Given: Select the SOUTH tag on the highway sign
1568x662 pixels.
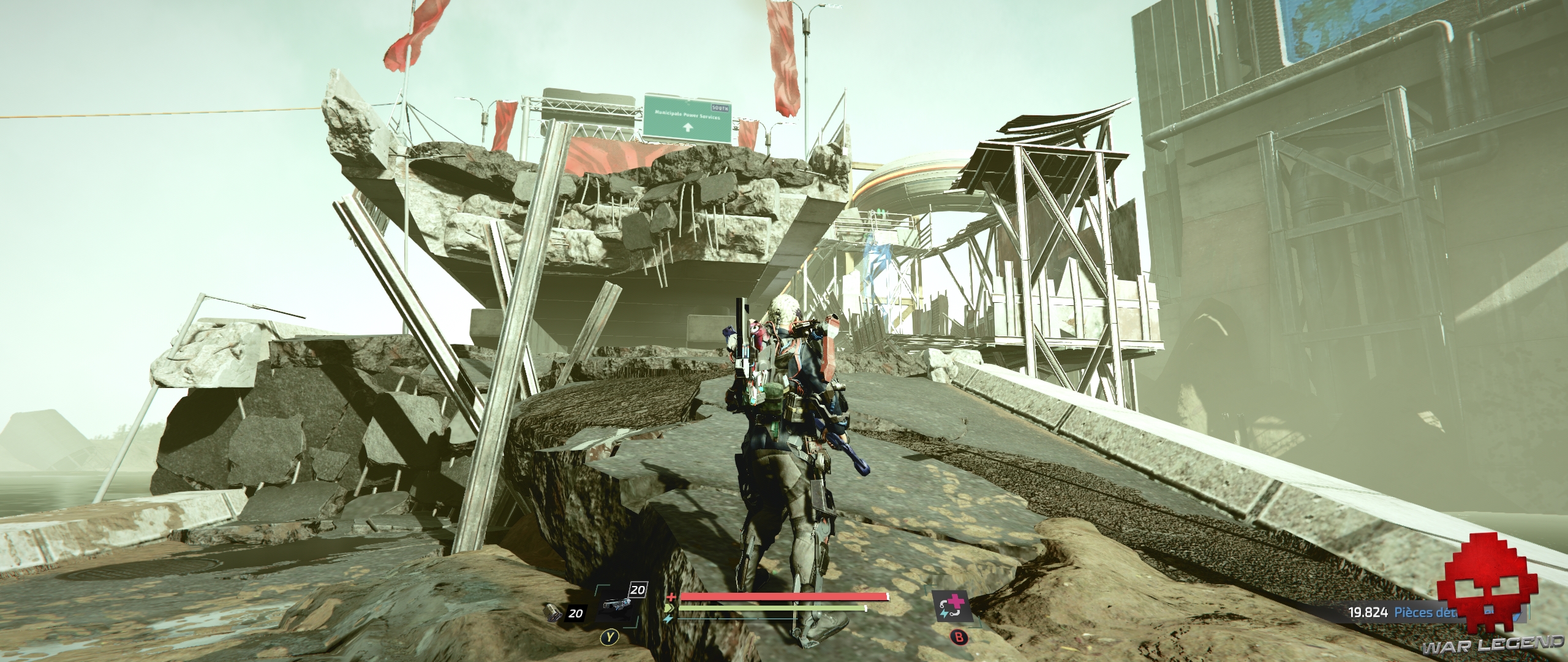Looking at the screenshot, I should [720, 108].
